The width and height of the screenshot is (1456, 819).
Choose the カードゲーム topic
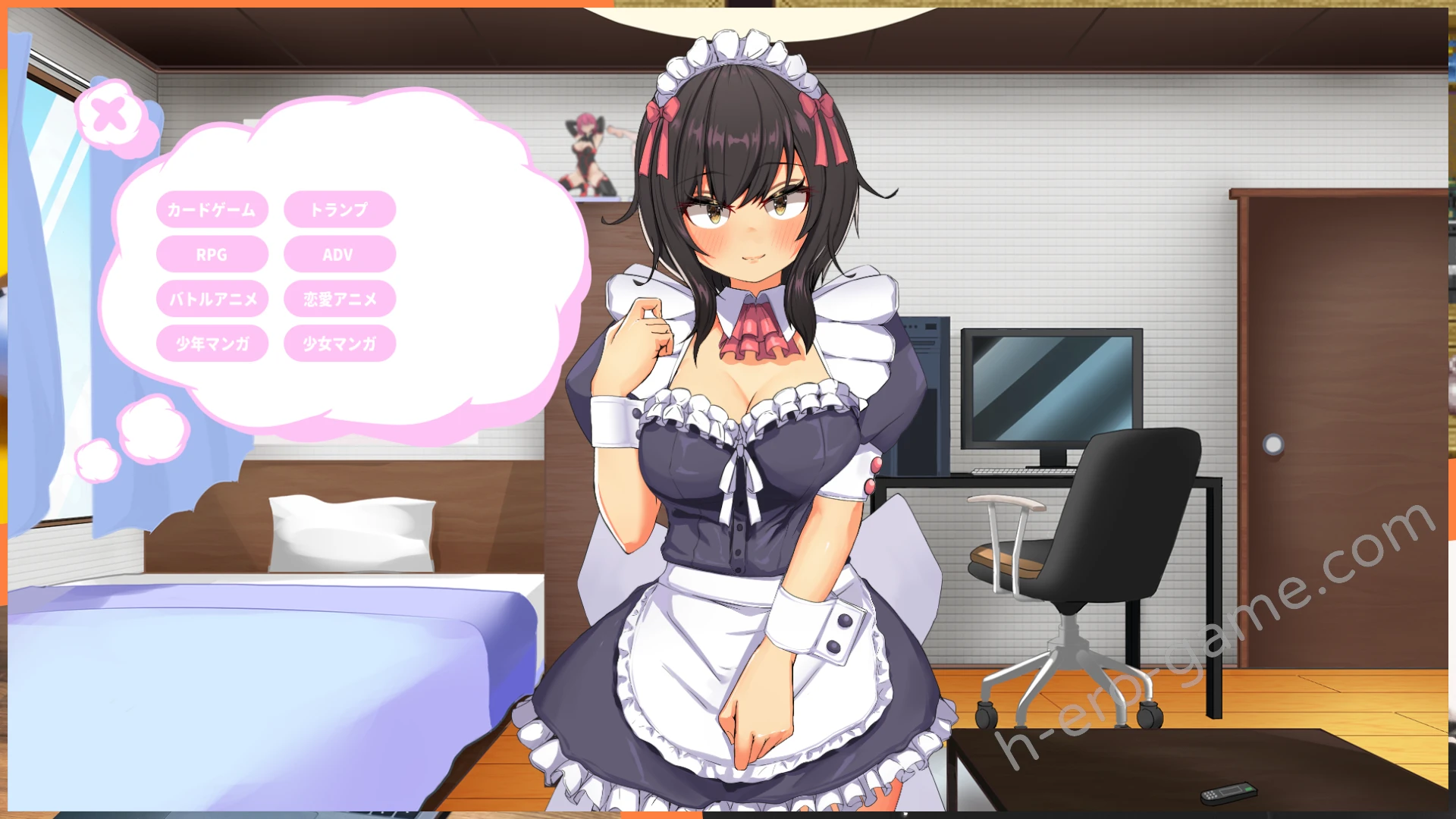pos(212,209)
